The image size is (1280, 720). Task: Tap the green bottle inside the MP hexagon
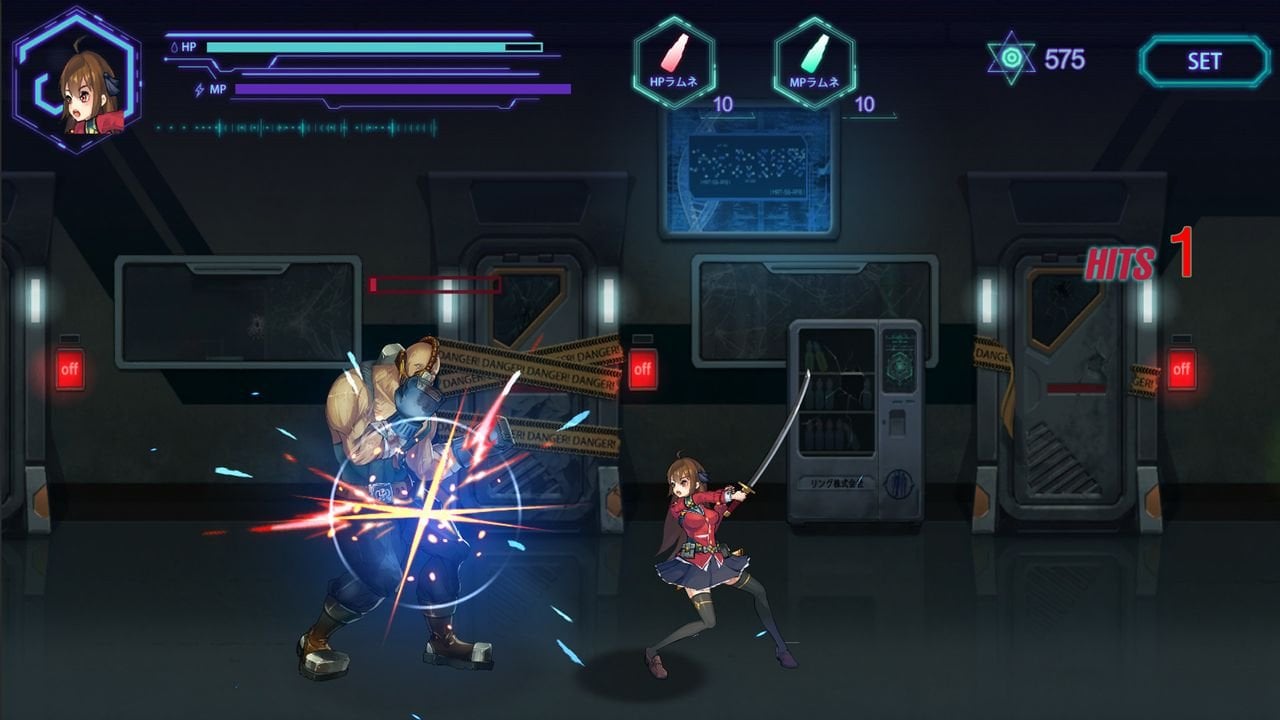click(x=812, y=50)
